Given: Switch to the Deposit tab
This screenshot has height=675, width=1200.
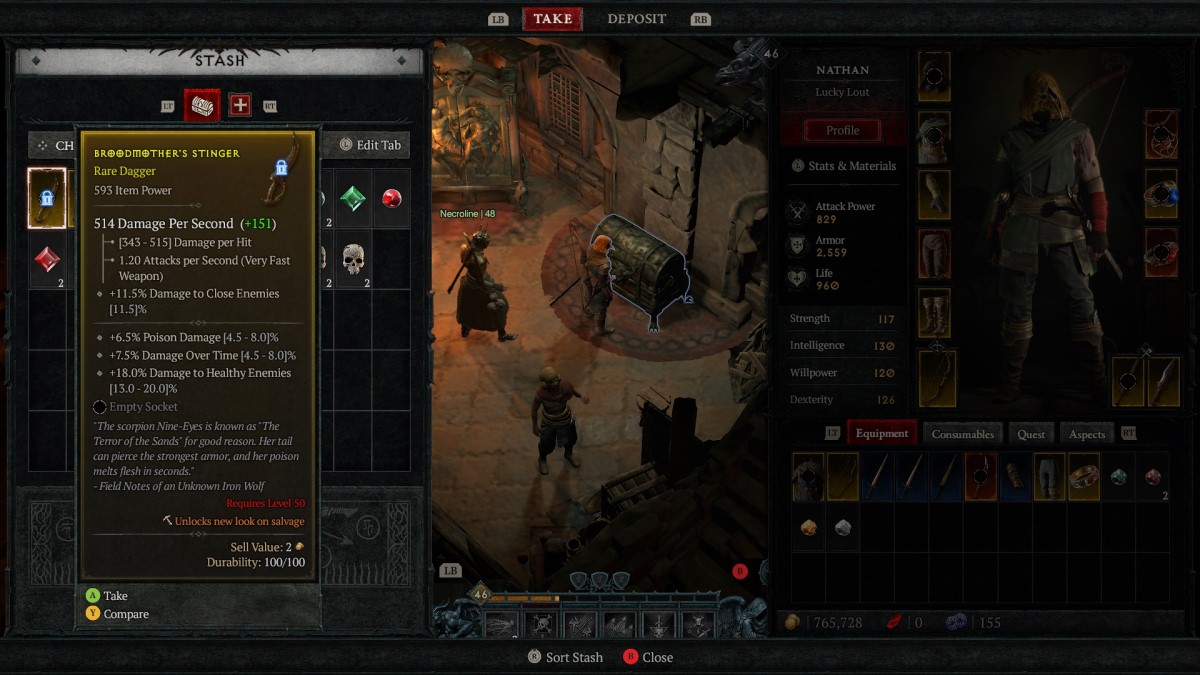Looking at the screenshot, I should pos(636,19).
